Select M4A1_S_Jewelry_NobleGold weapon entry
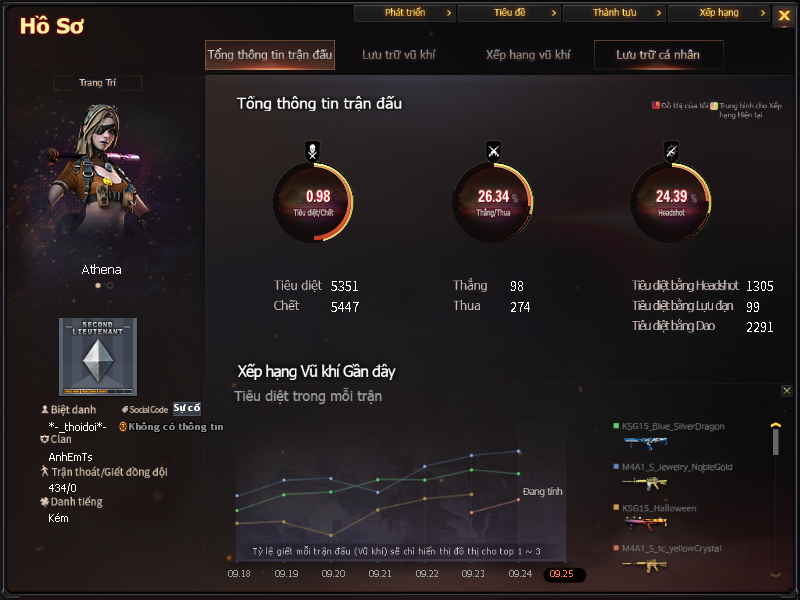The image size is (800, 600). point(677,467)
